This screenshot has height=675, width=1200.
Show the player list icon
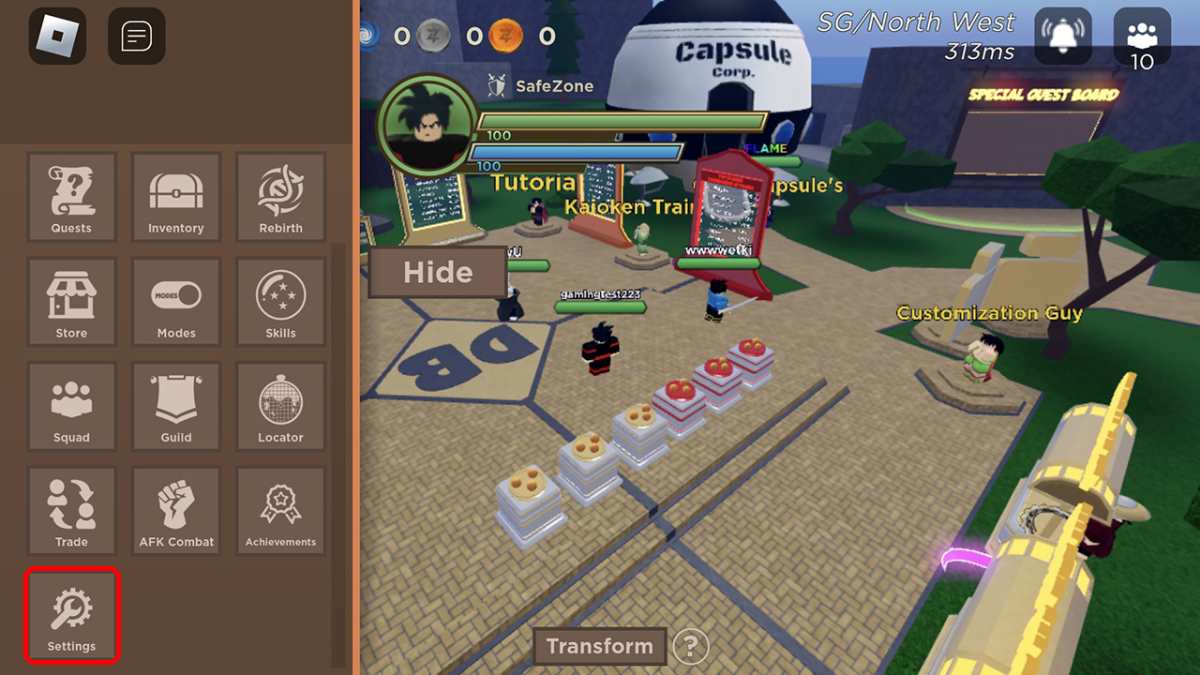pyautogui.click(x=1141, y=38)
